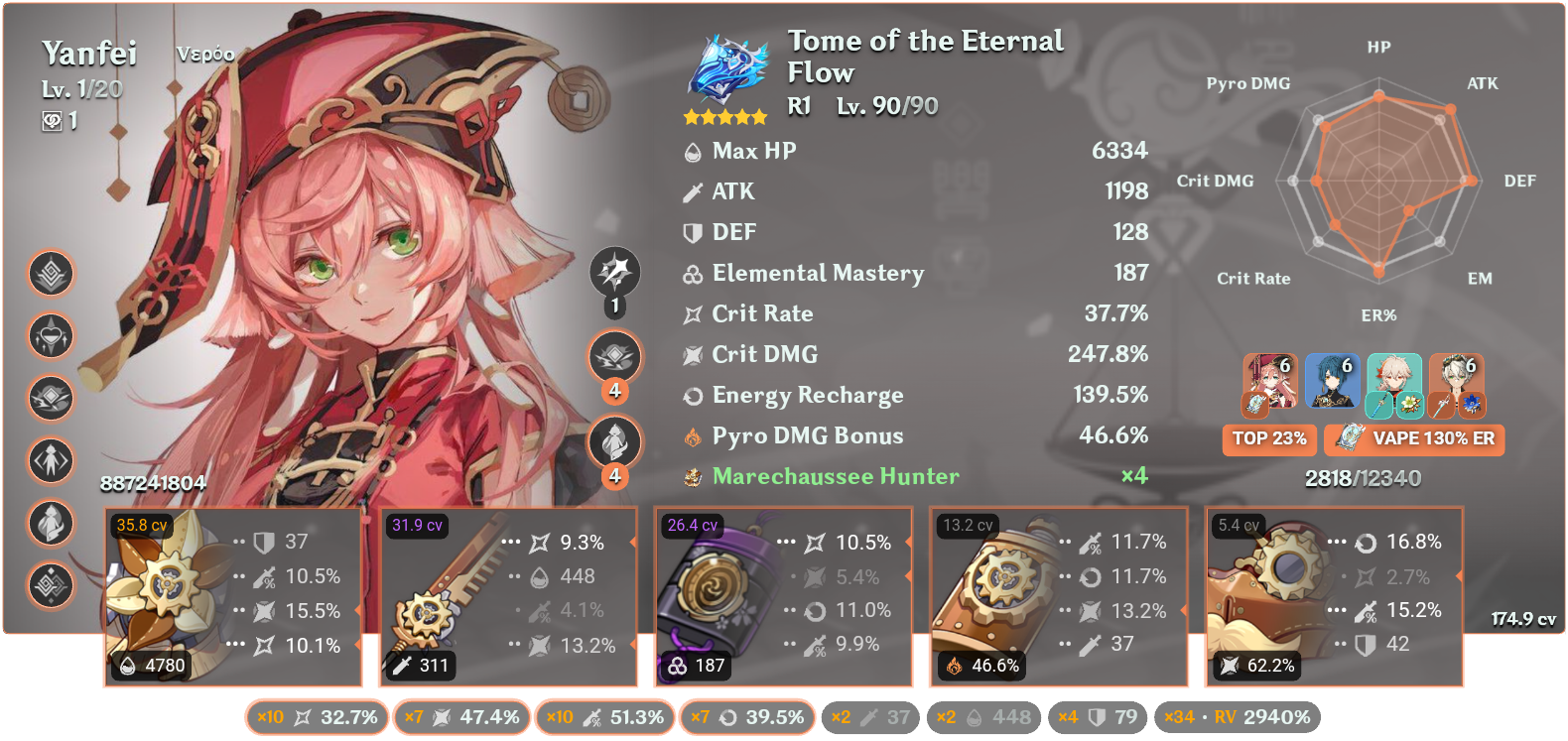Screen dimensions: 1568x741
Task: Select the Energy Recharge stat icon
Action: tap(694, 395)
